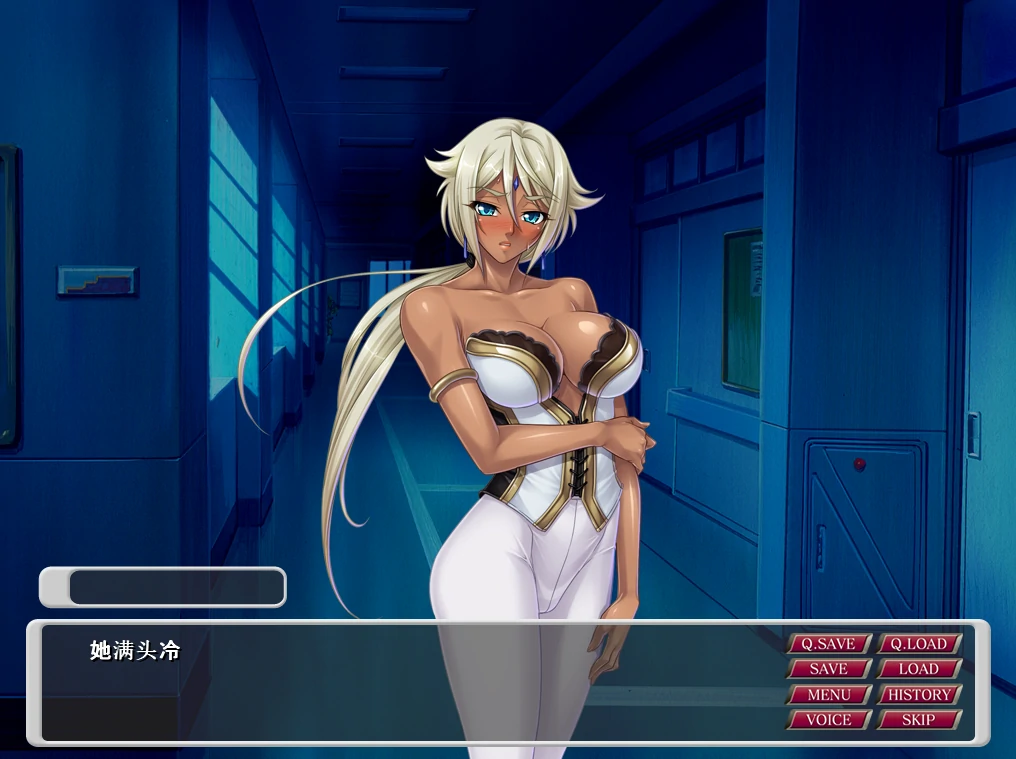1016x759 pixels.
Task: Replay the line with the VOICE button
Action: [828, 719]
